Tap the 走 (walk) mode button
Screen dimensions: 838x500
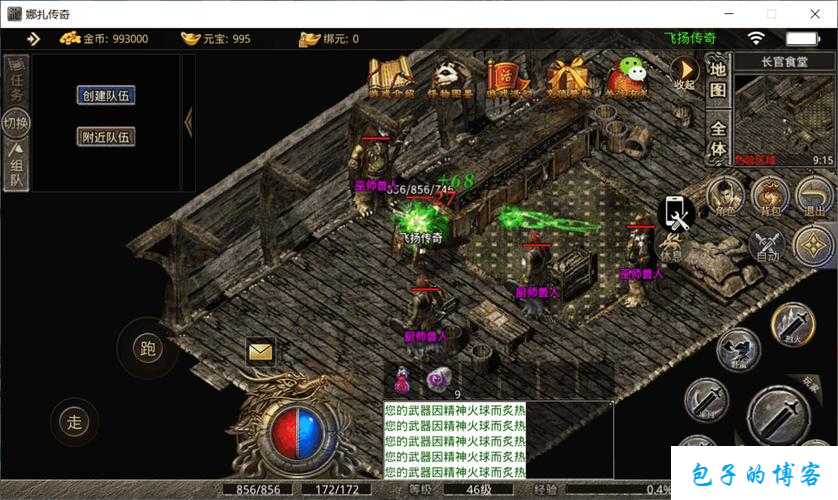click(74, 421)
